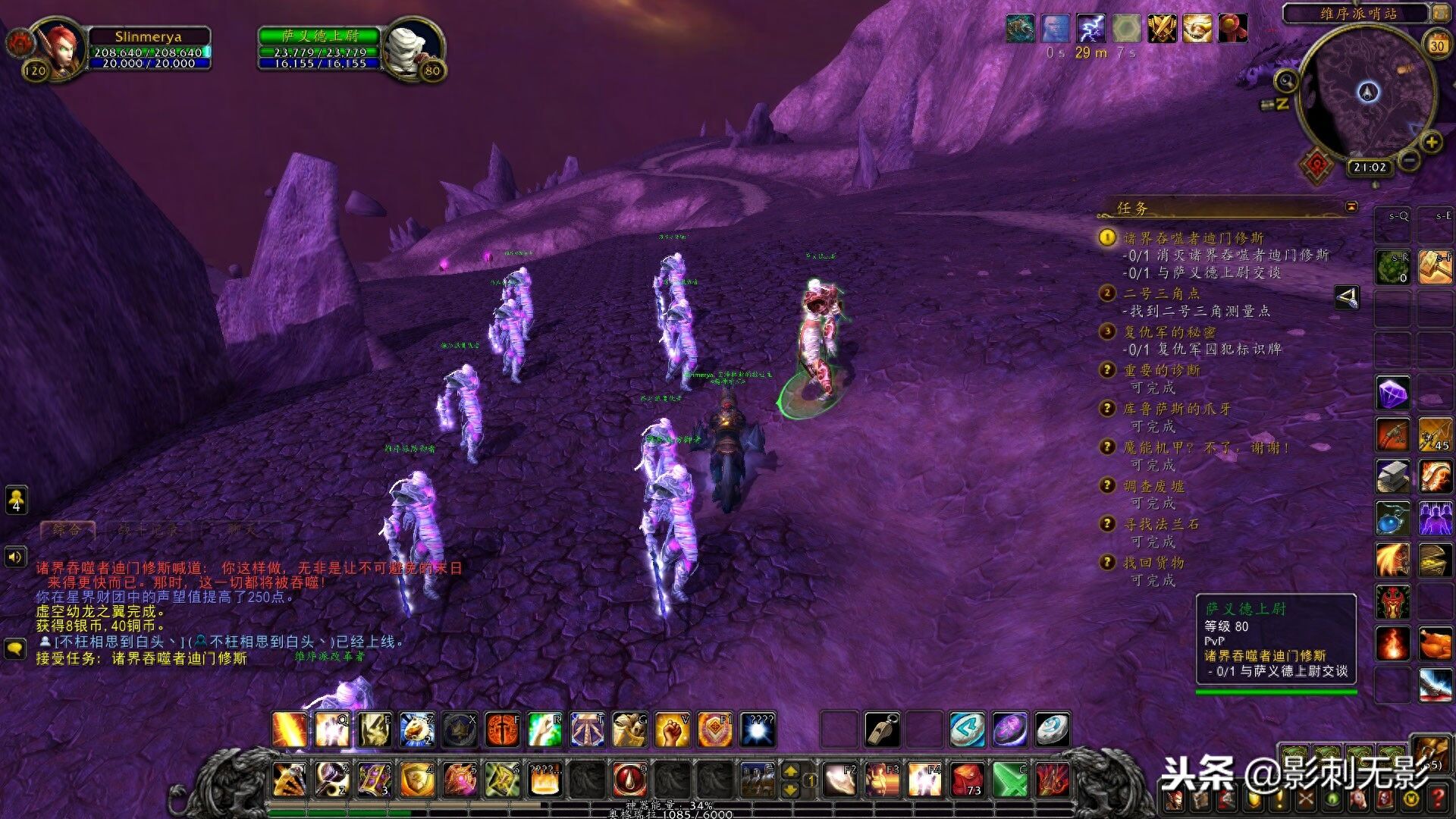Page action bar up with arrow
This screenshot has width=1456, height=819.
click(x=789, y=771)
